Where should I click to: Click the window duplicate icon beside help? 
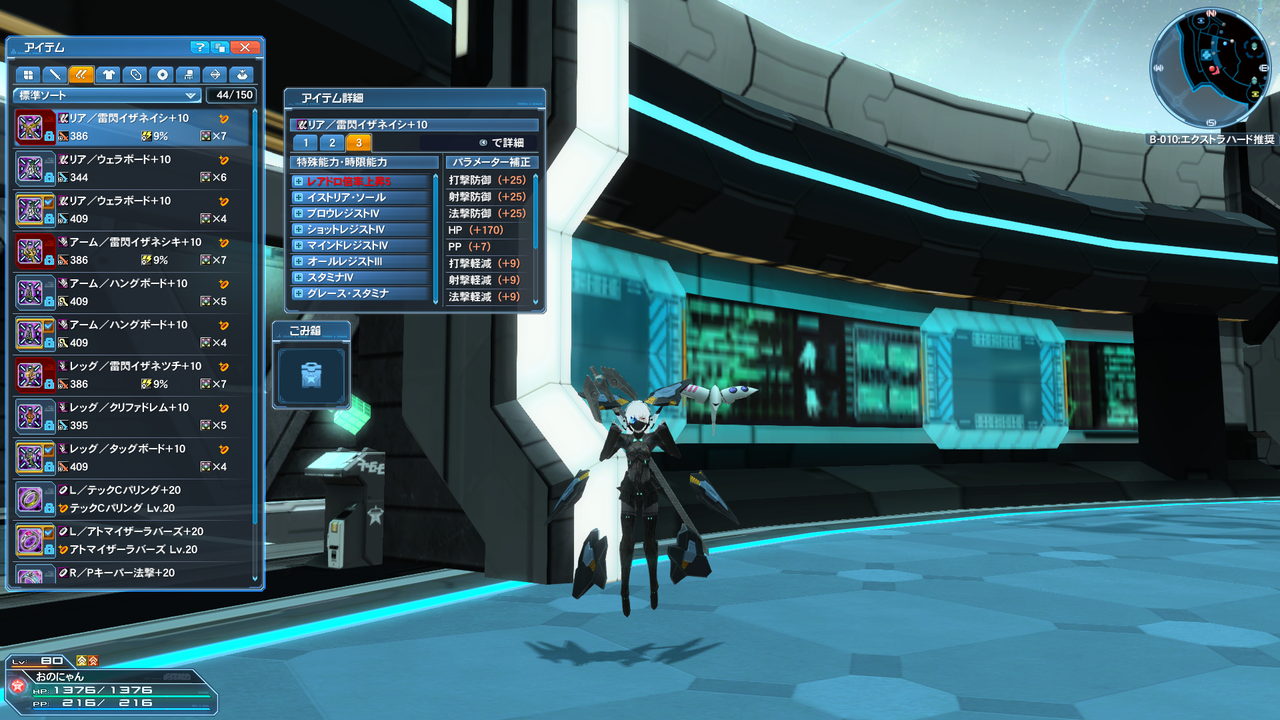219,46
